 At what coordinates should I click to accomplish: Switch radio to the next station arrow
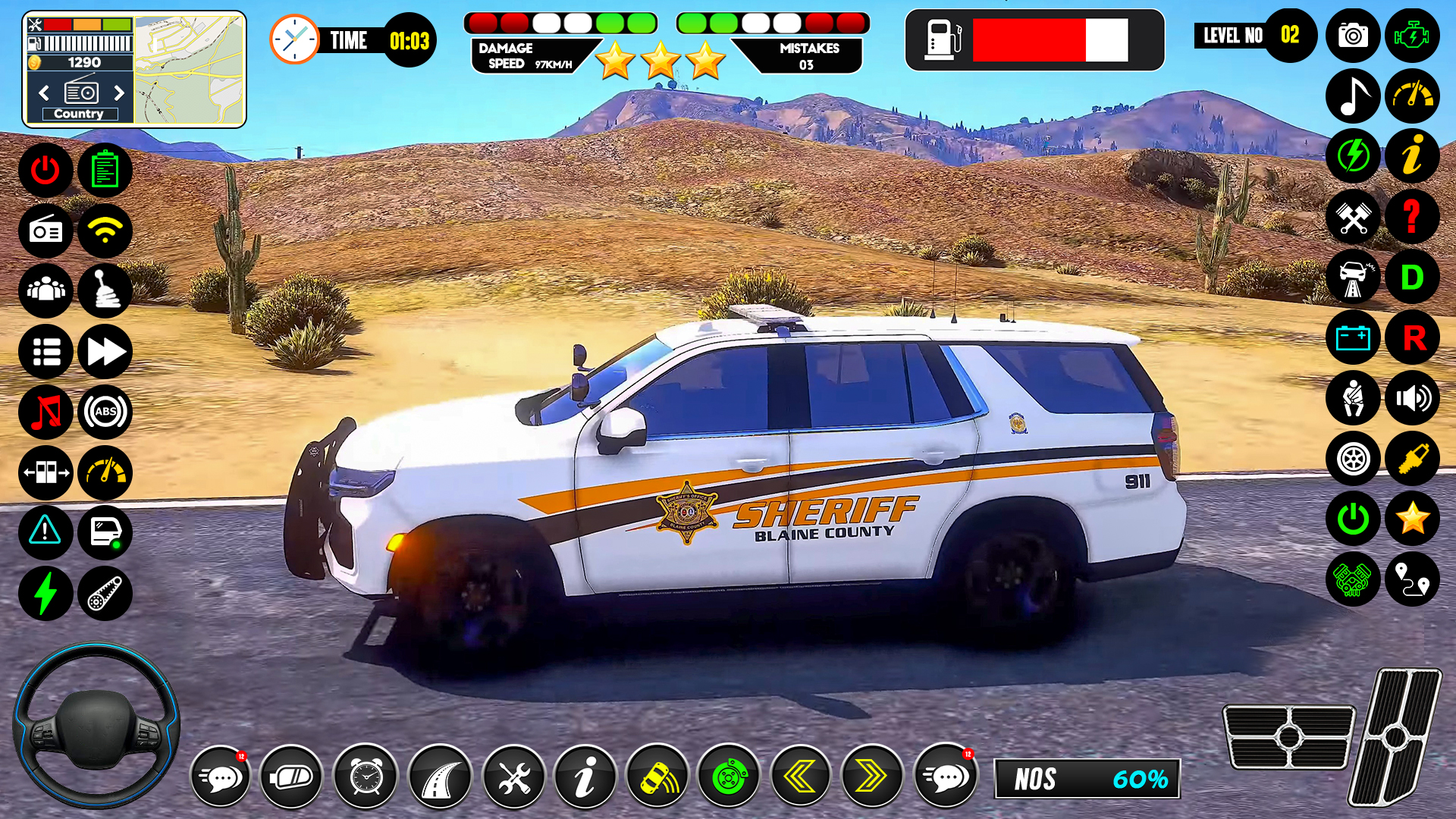click(x=119, y=93)
